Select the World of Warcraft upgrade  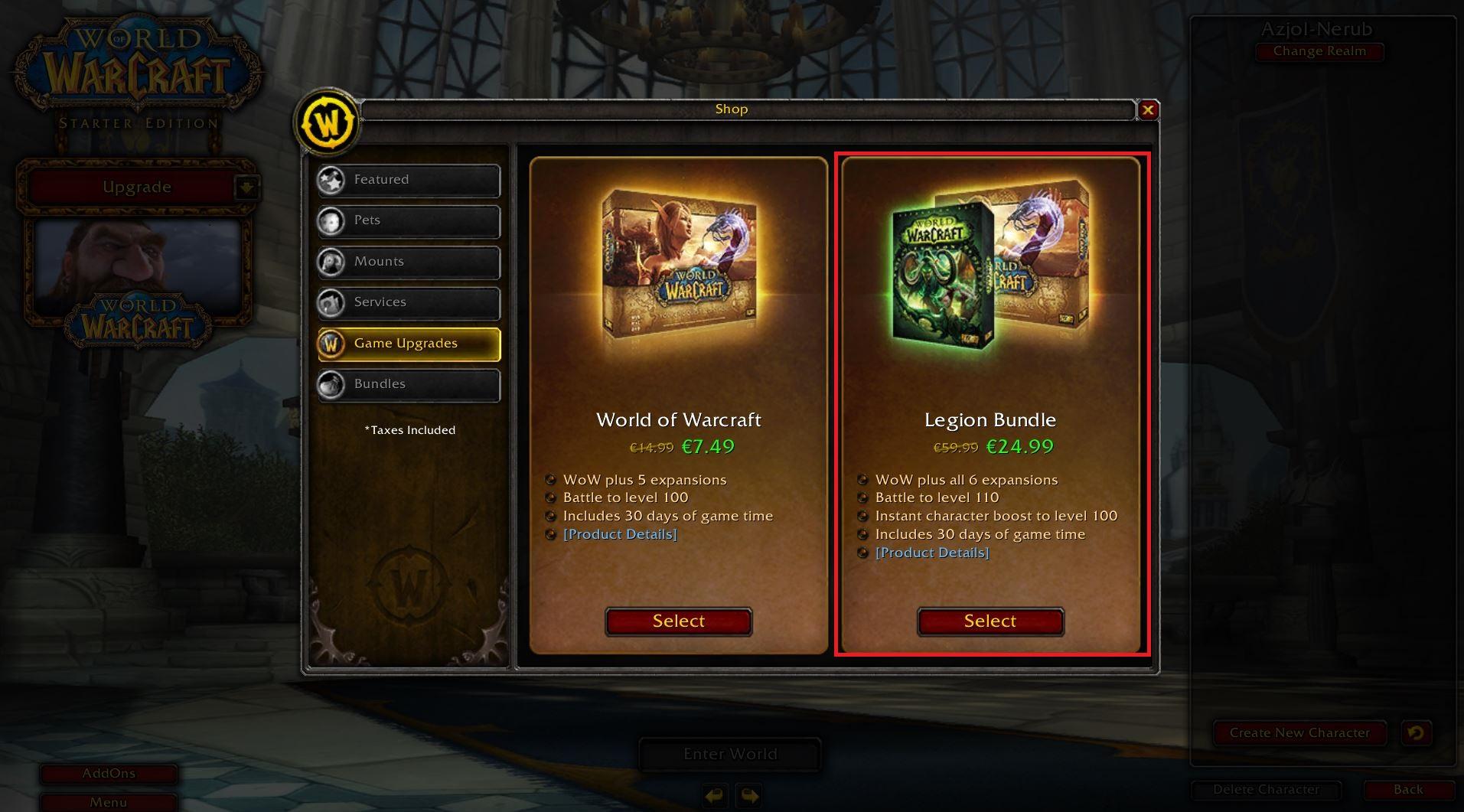point(678,621)
